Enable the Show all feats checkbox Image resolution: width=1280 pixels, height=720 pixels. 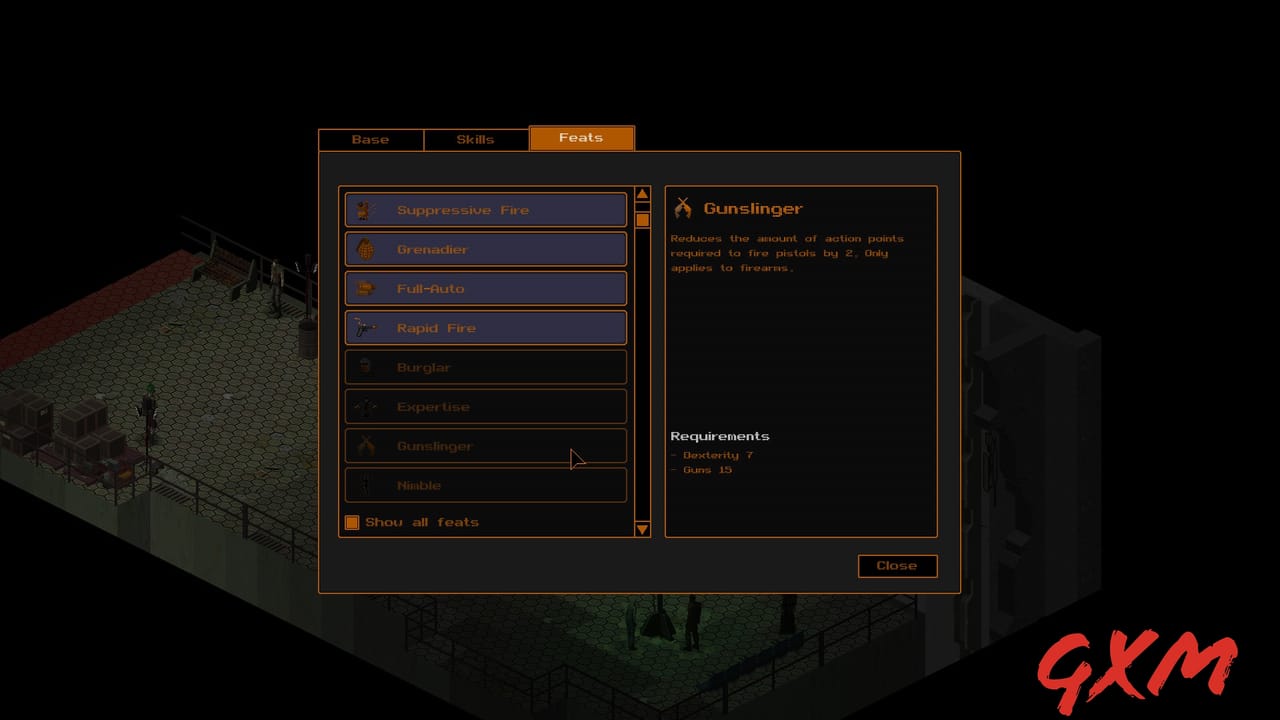tap(352, 522)
